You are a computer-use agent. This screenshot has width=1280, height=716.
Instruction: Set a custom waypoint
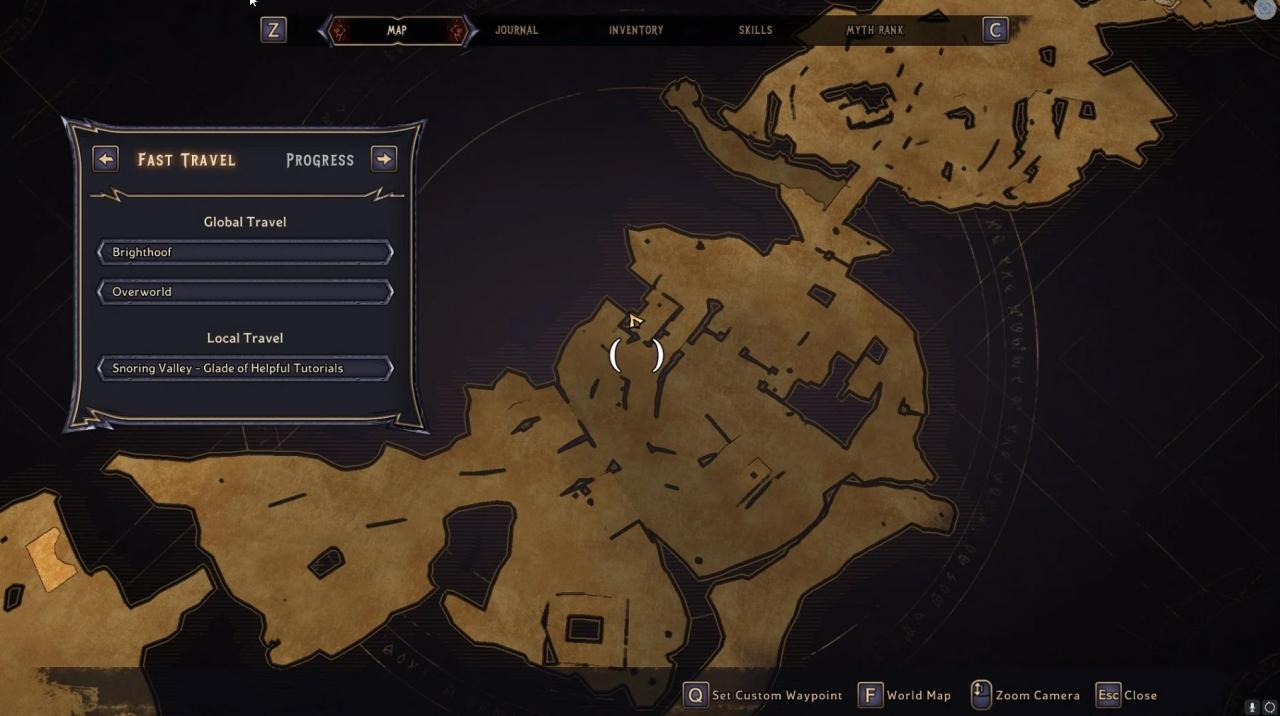pos(764,695)
